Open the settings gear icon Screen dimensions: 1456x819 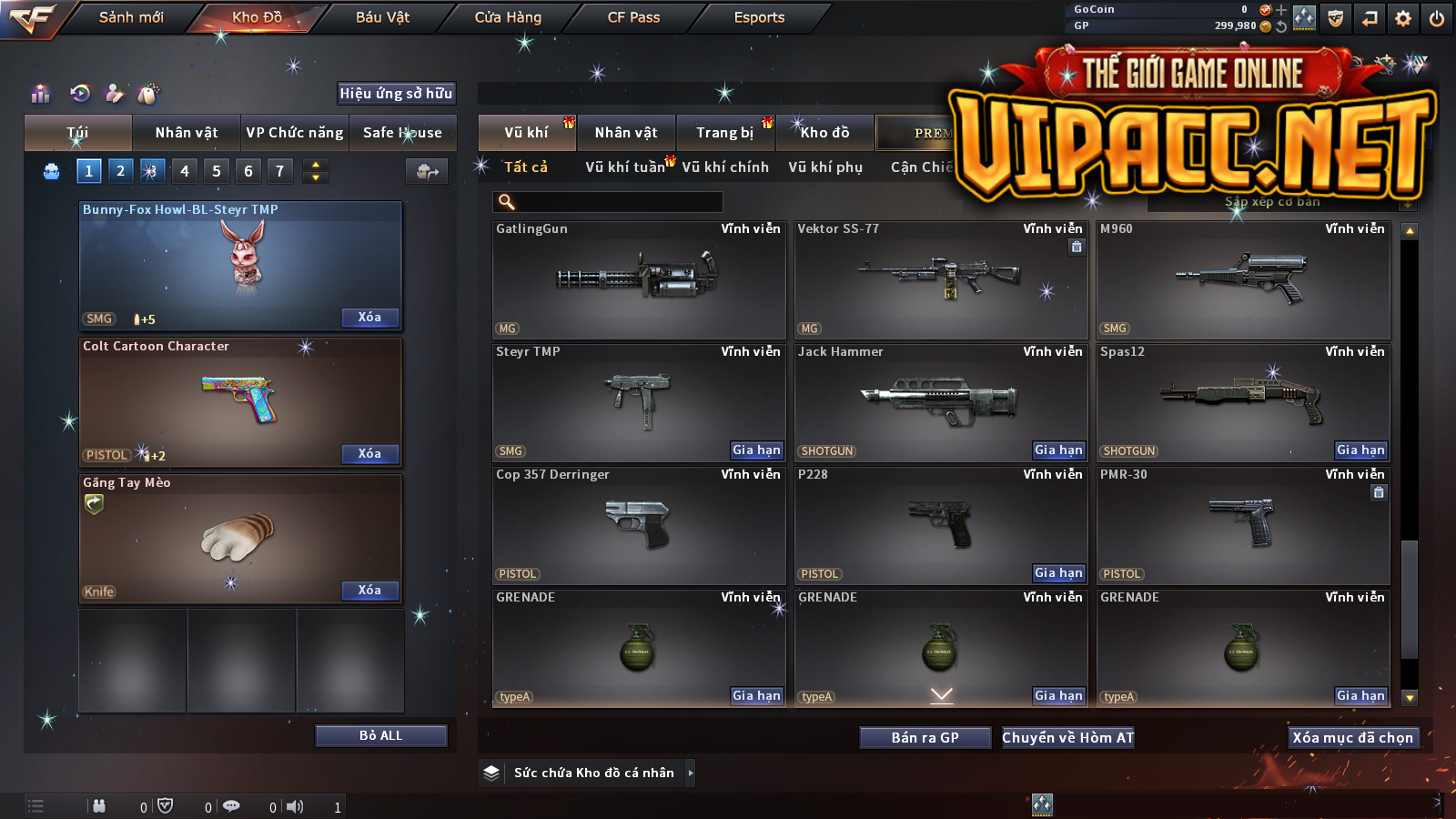pos(1403,18)
